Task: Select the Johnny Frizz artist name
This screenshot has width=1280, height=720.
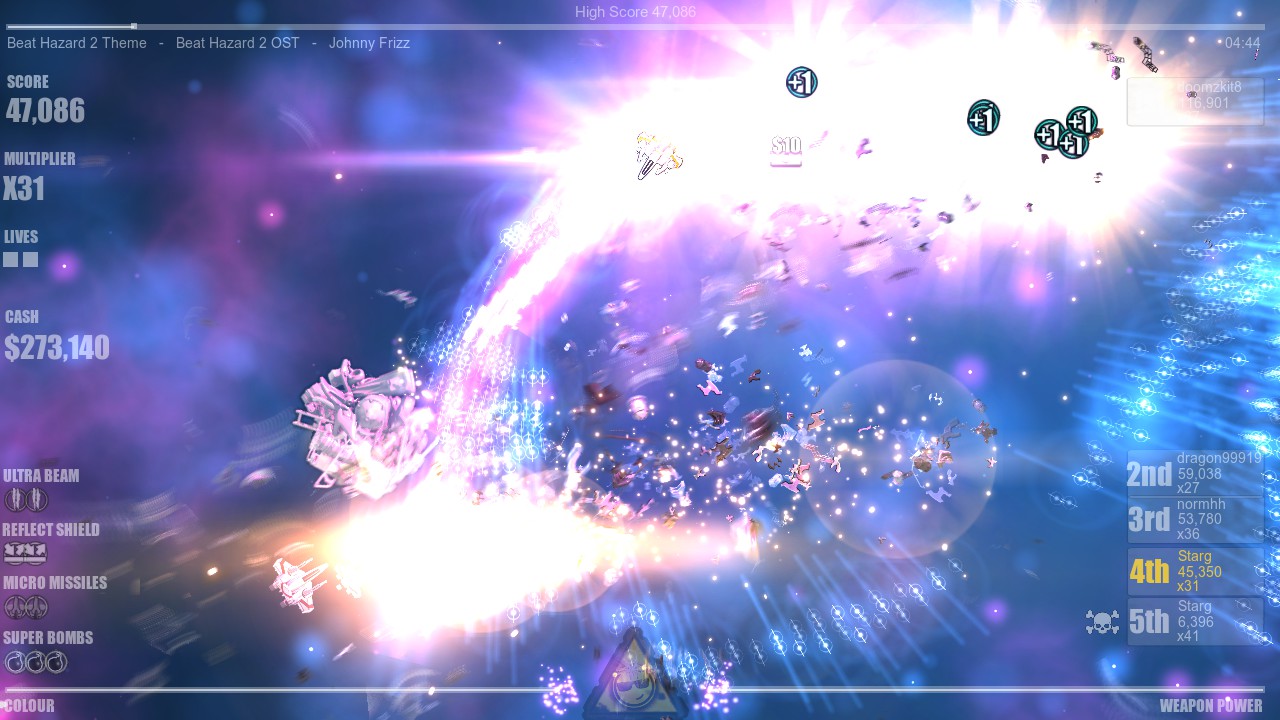Action: (369, 43)
